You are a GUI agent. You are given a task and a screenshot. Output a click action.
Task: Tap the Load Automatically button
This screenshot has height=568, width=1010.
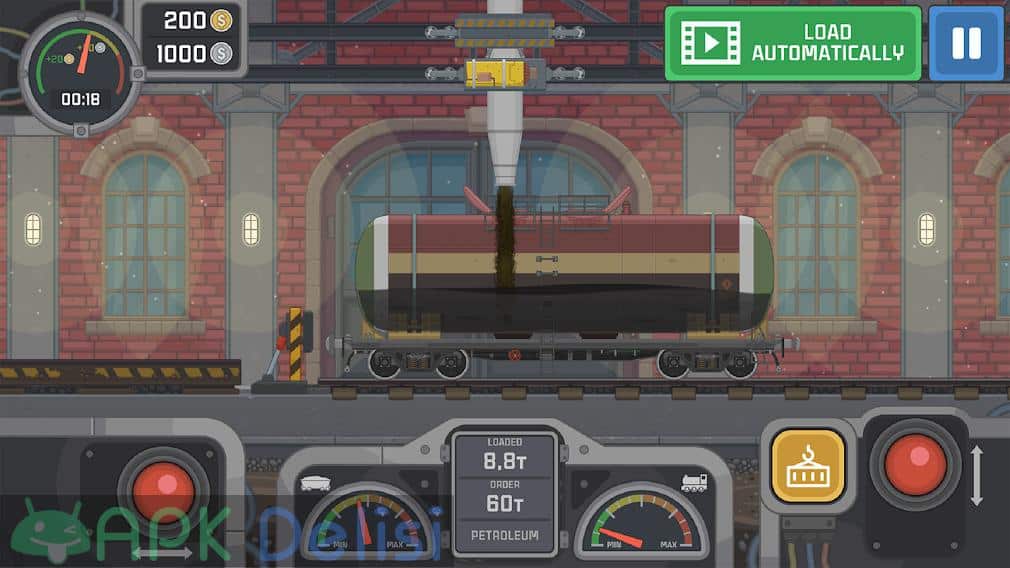point(792,43)
